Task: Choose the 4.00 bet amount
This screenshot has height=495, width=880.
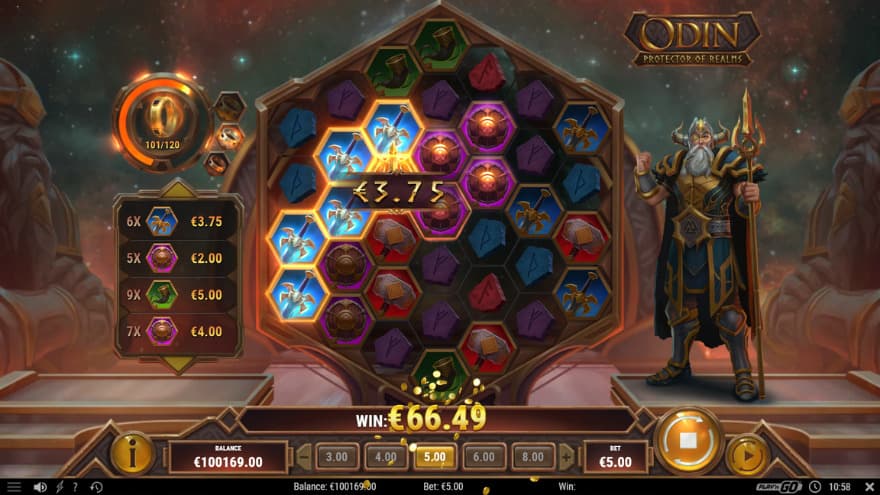Action: pyautogui.click(x=386, y=457)
